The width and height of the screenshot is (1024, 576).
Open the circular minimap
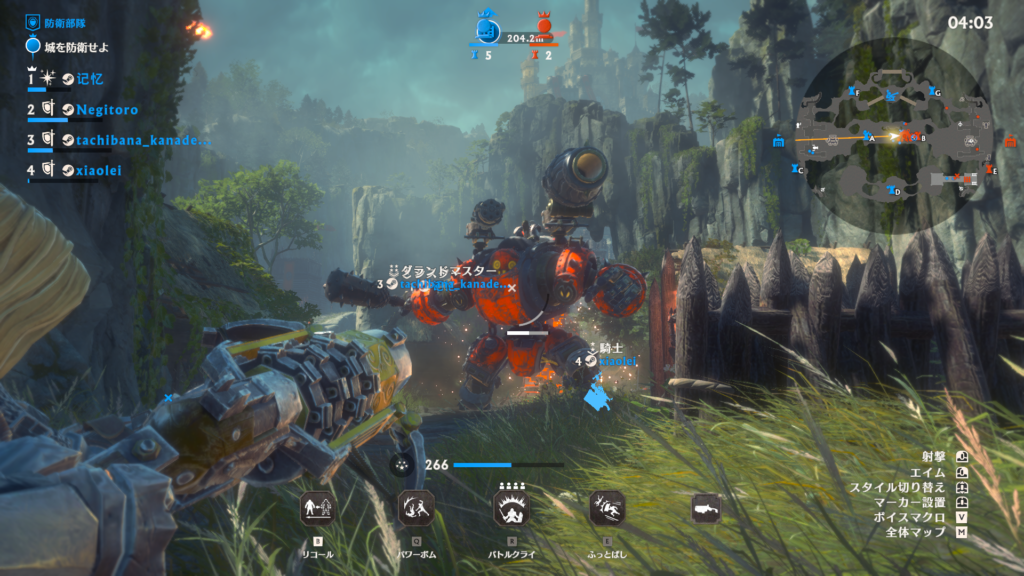891,135
